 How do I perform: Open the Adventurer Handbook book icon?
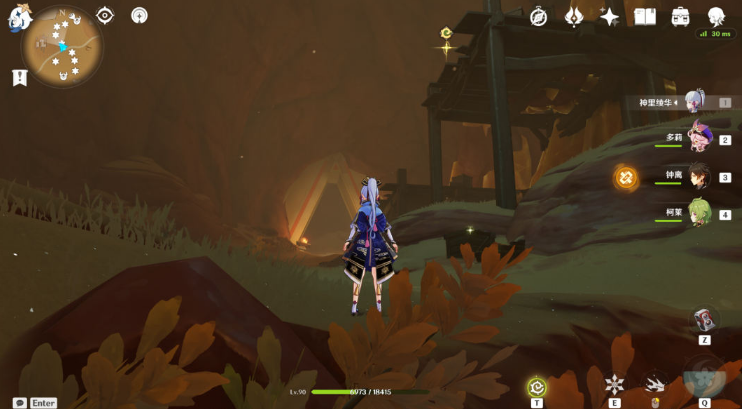coord(645,16)
